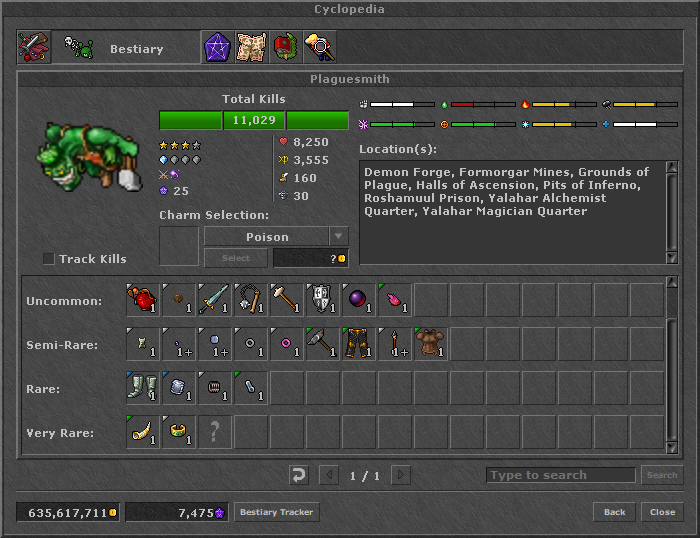Open the red book with wreath tab
Screen dimensions: 700x538
click(x=285, y=47)
